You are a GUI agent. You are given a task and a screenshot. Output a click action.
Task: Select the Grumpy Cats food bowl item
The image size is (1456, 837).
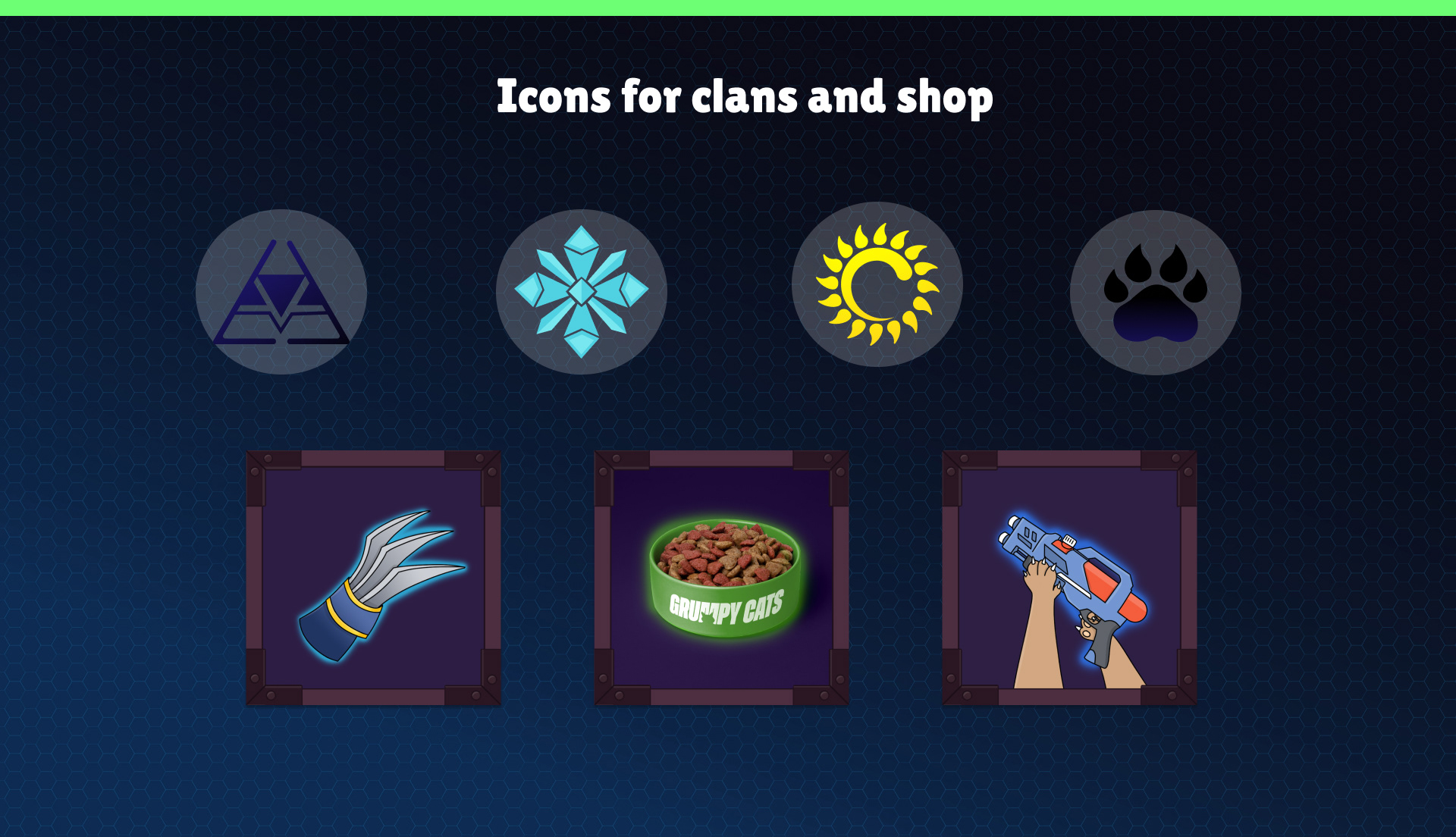click(x=721, y=578)
